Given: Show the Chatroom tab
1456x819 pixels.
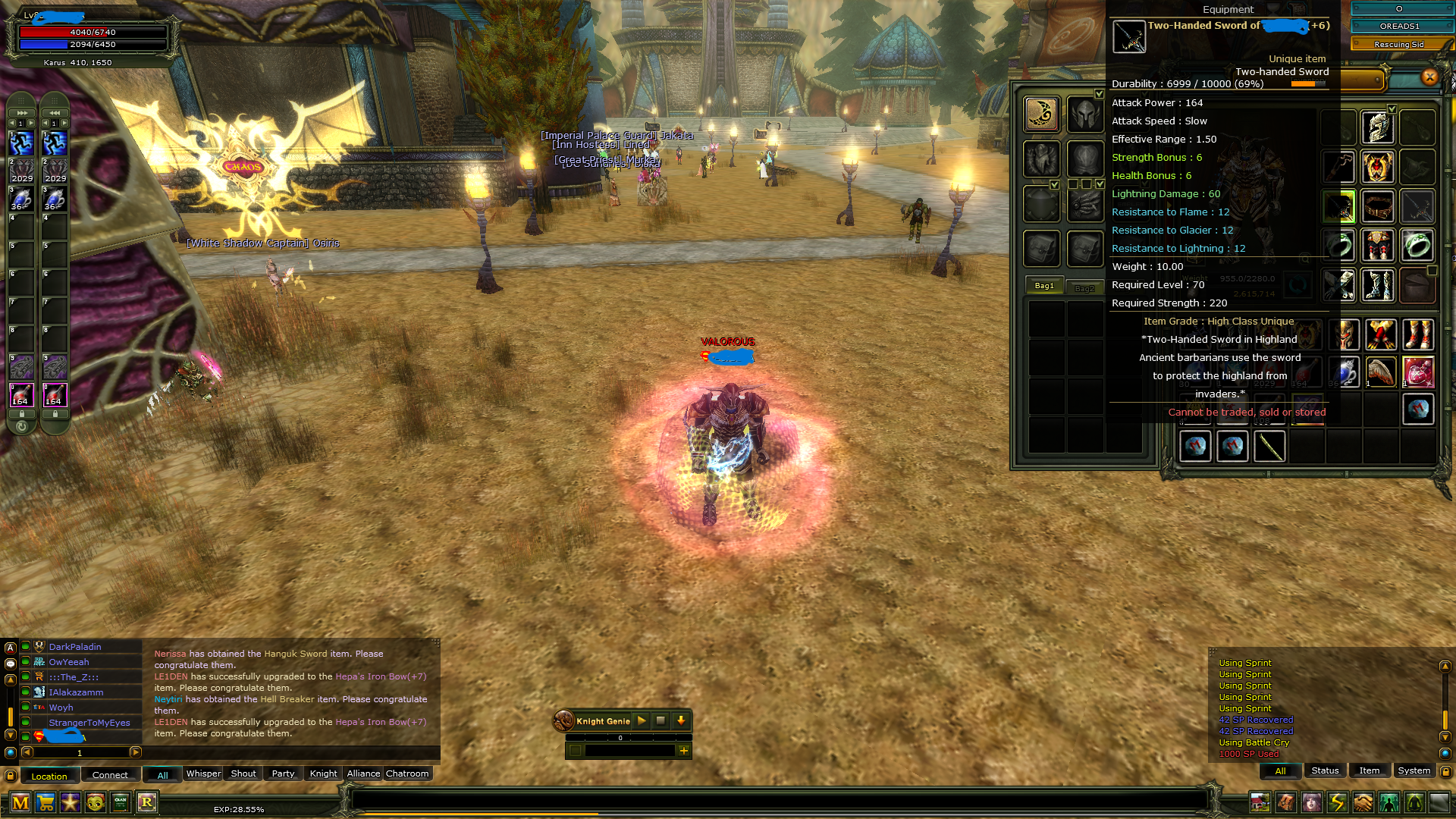Looking at the screenshot, I should point(407,773).
